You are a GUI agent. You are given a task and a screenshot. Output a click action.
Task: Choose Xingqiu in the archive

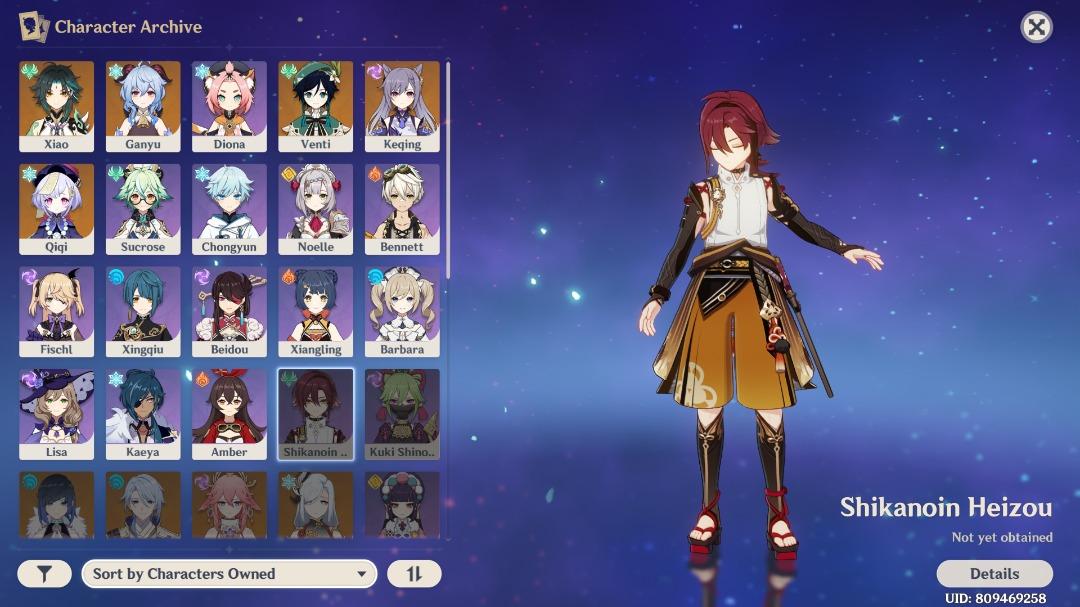[143, 311]
